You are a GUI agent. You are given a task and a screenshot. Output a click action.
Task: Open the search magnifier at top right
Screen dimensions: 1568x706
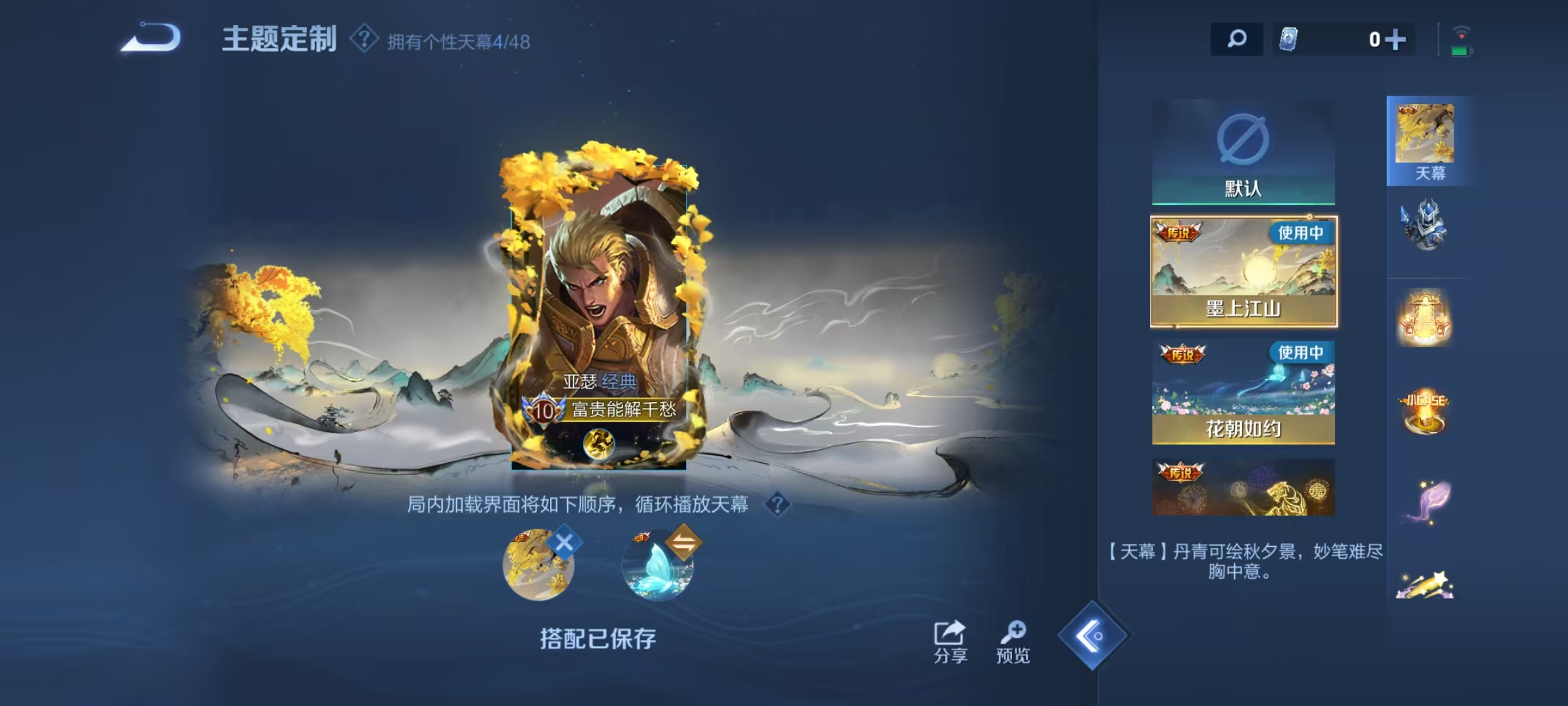(1237, 41)
